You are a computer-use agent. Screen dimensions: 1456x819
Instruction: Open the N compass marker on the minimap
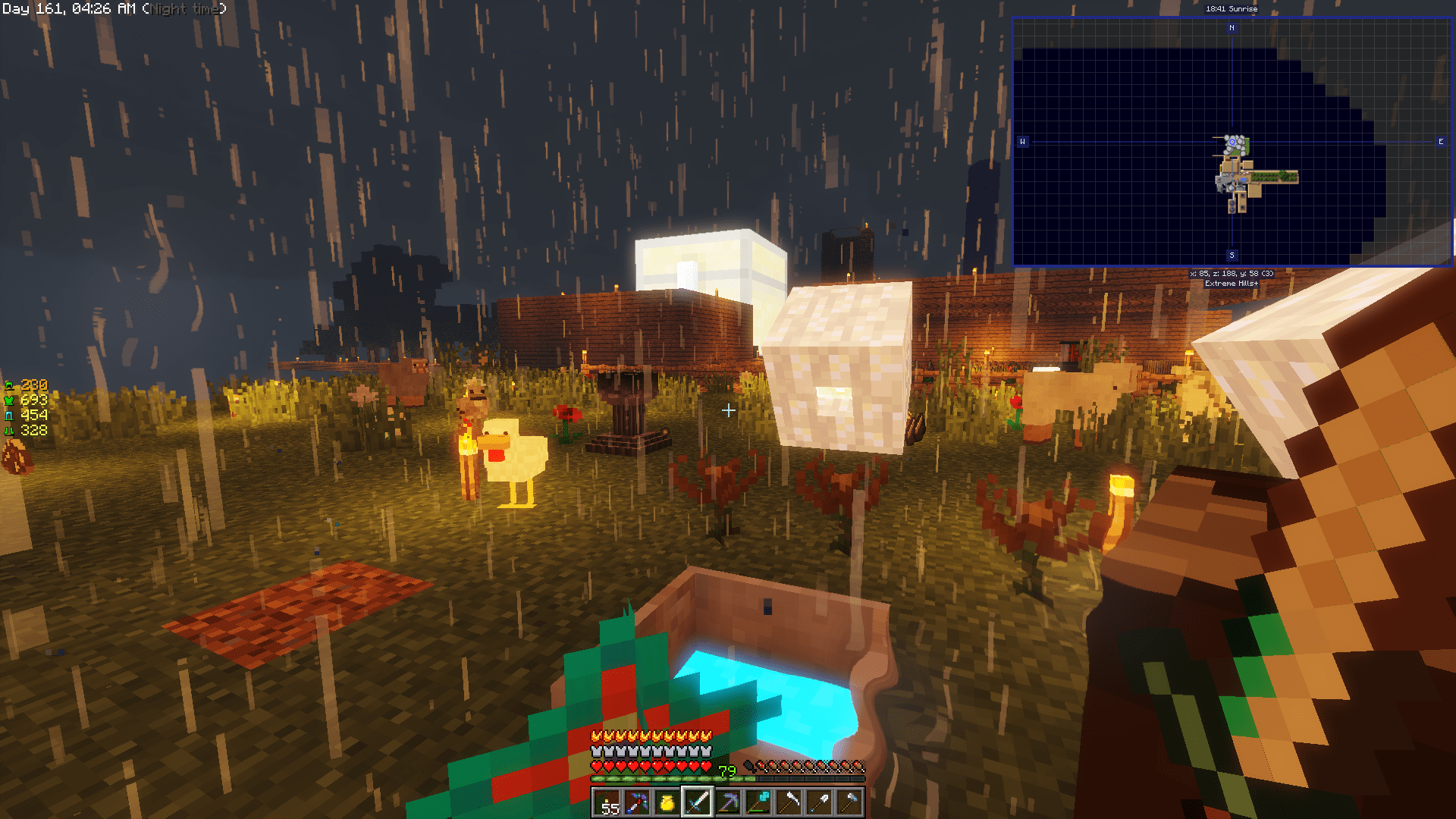pos(1234,27)
